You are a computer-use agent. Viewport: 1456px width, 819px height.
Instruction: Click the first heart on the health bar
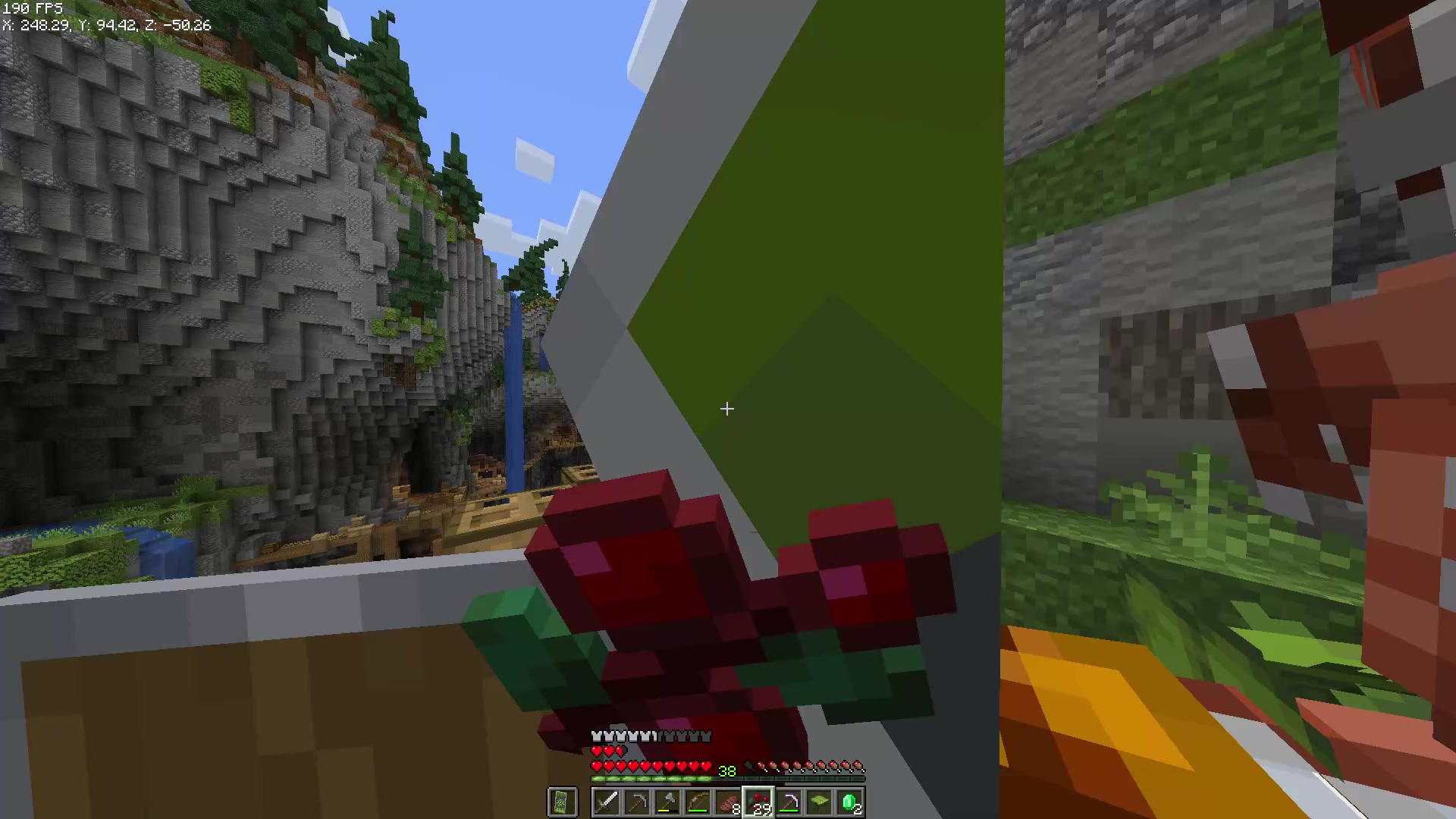pyautogui.click(x=597, y=767)
